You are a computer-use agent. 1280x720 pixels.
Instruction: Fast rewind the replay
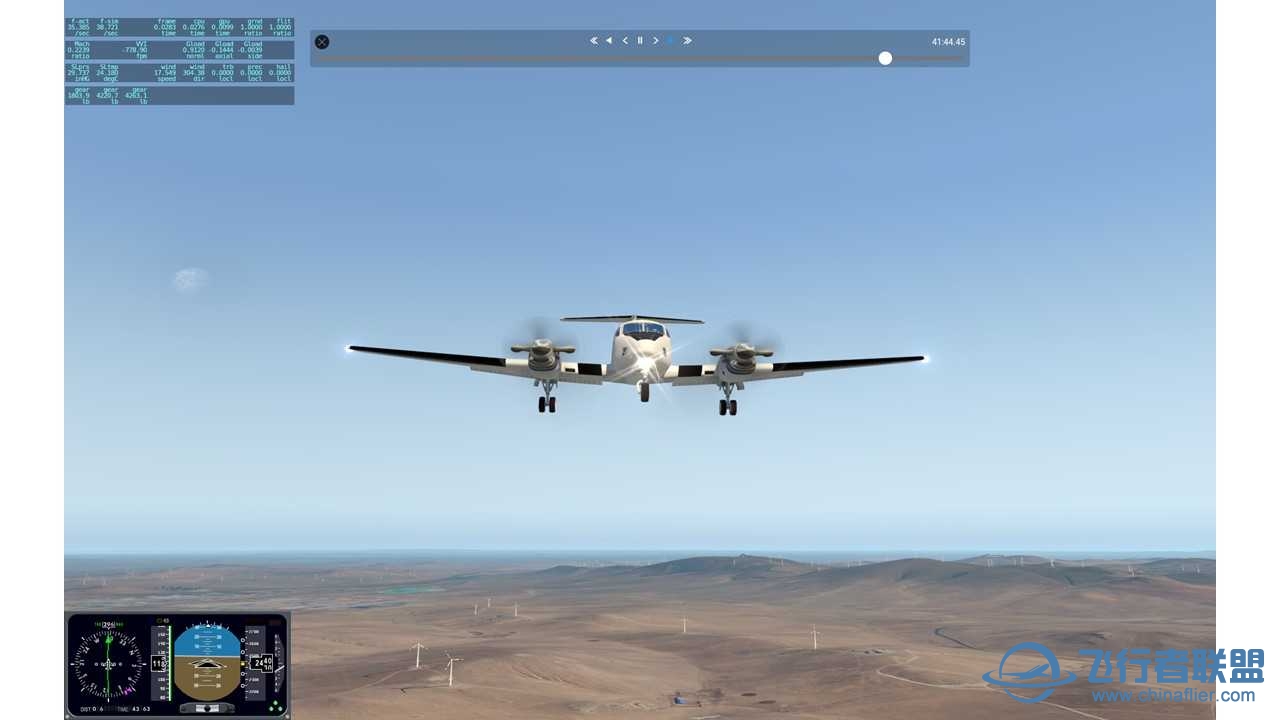click(x=593, y=41)
